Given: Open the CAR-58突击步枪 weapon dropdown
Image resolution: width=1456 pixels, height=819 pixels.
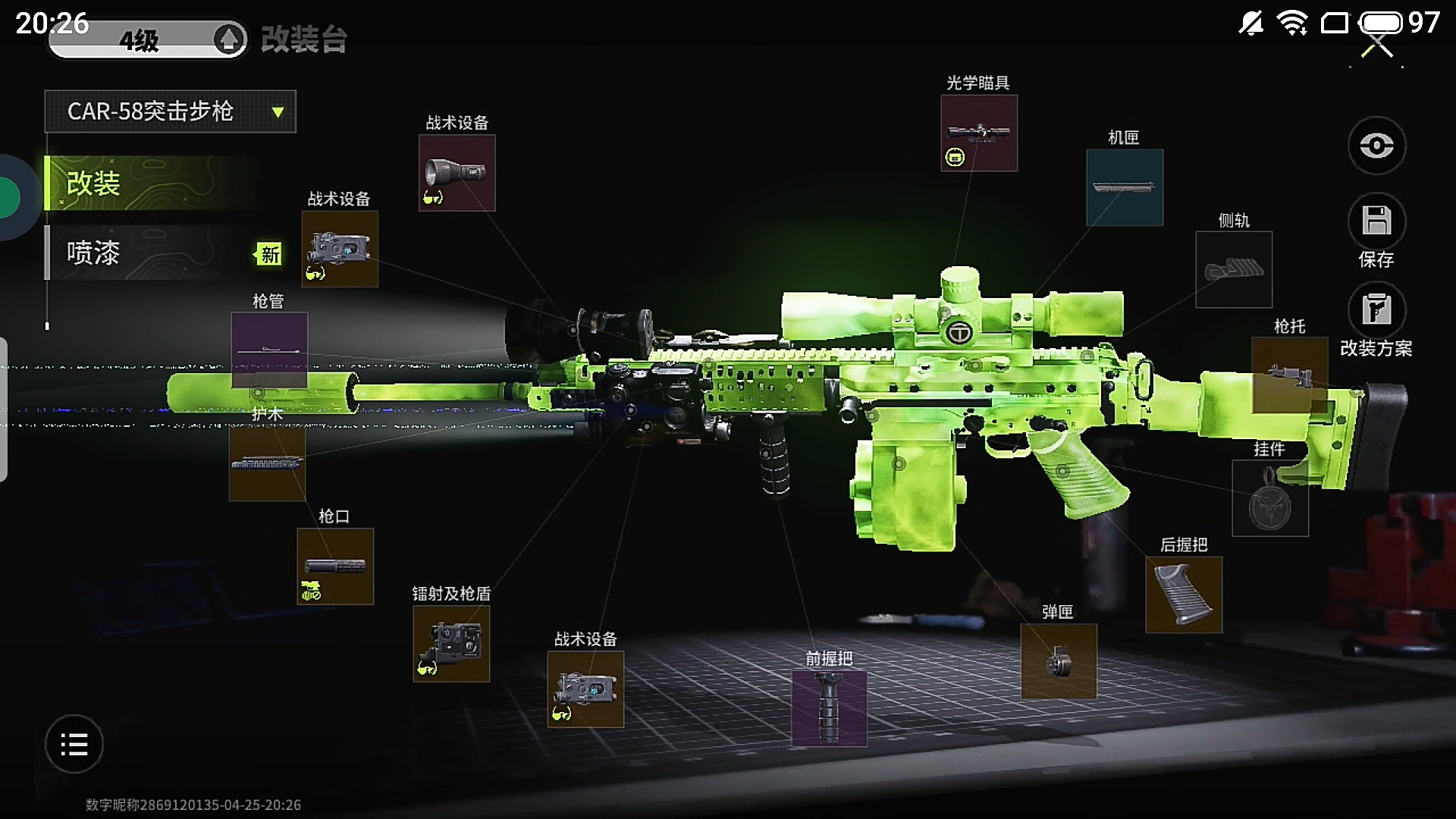Looking at the screenshot, I should 170,111.
